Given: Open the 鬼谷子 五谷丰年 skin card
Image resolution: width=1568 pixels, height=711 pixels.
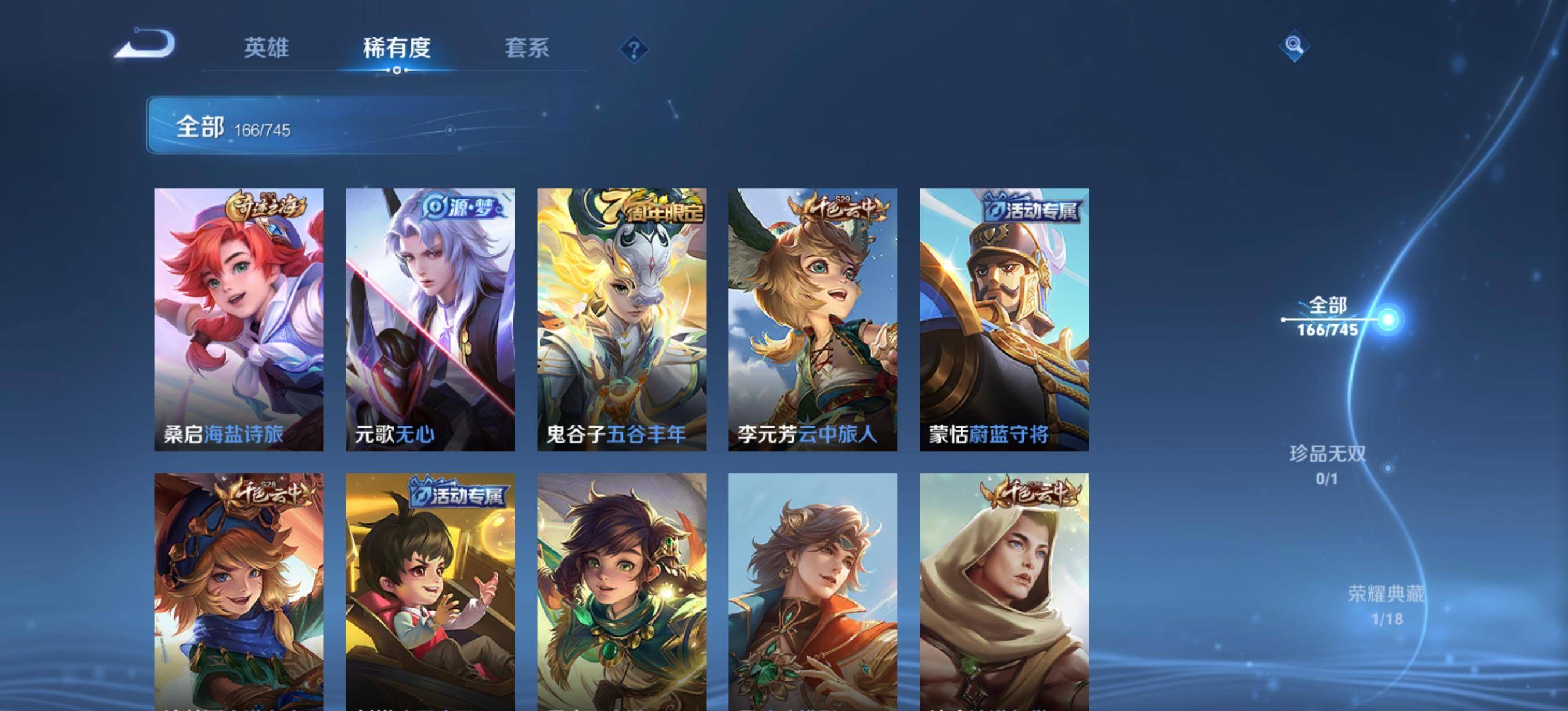Looking at the screenshot, I should 621,319.
